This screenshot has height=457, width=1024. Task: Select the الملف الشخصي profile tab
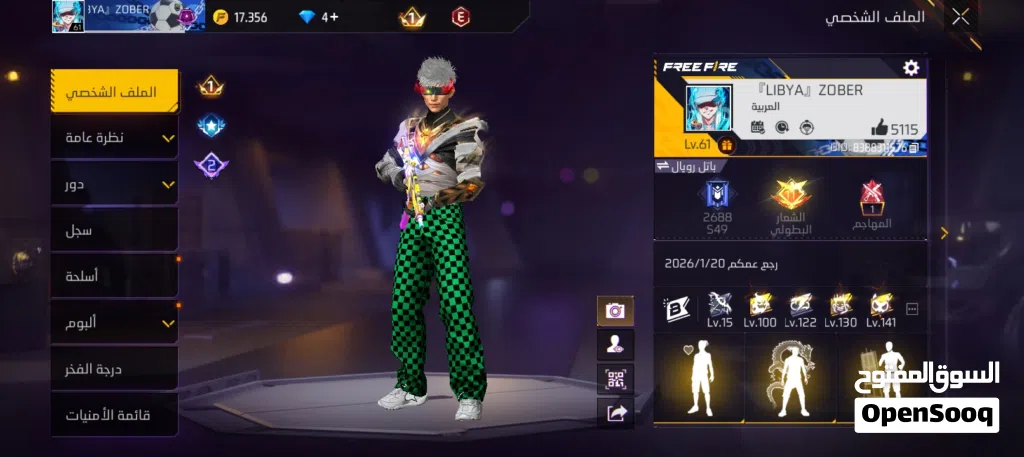115,92
